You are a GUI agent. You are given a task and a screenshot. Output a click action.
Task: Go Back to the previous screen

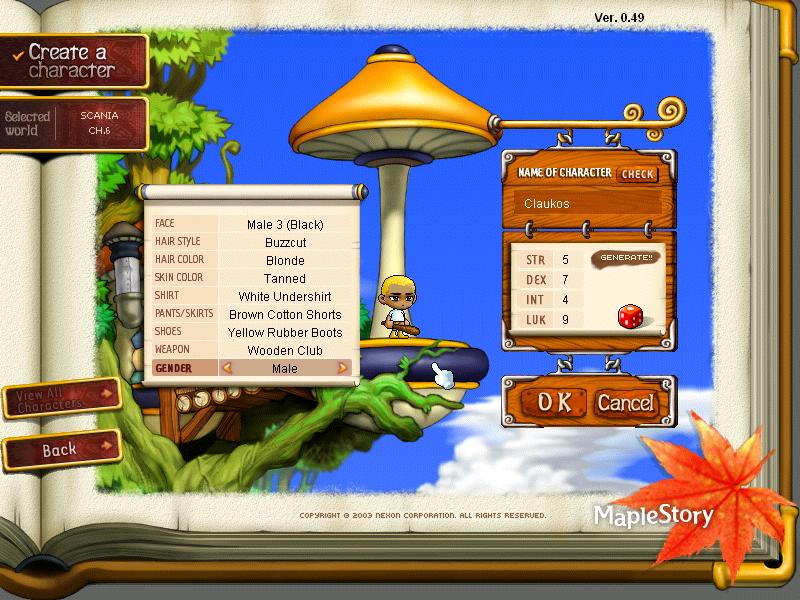(60, 451)
